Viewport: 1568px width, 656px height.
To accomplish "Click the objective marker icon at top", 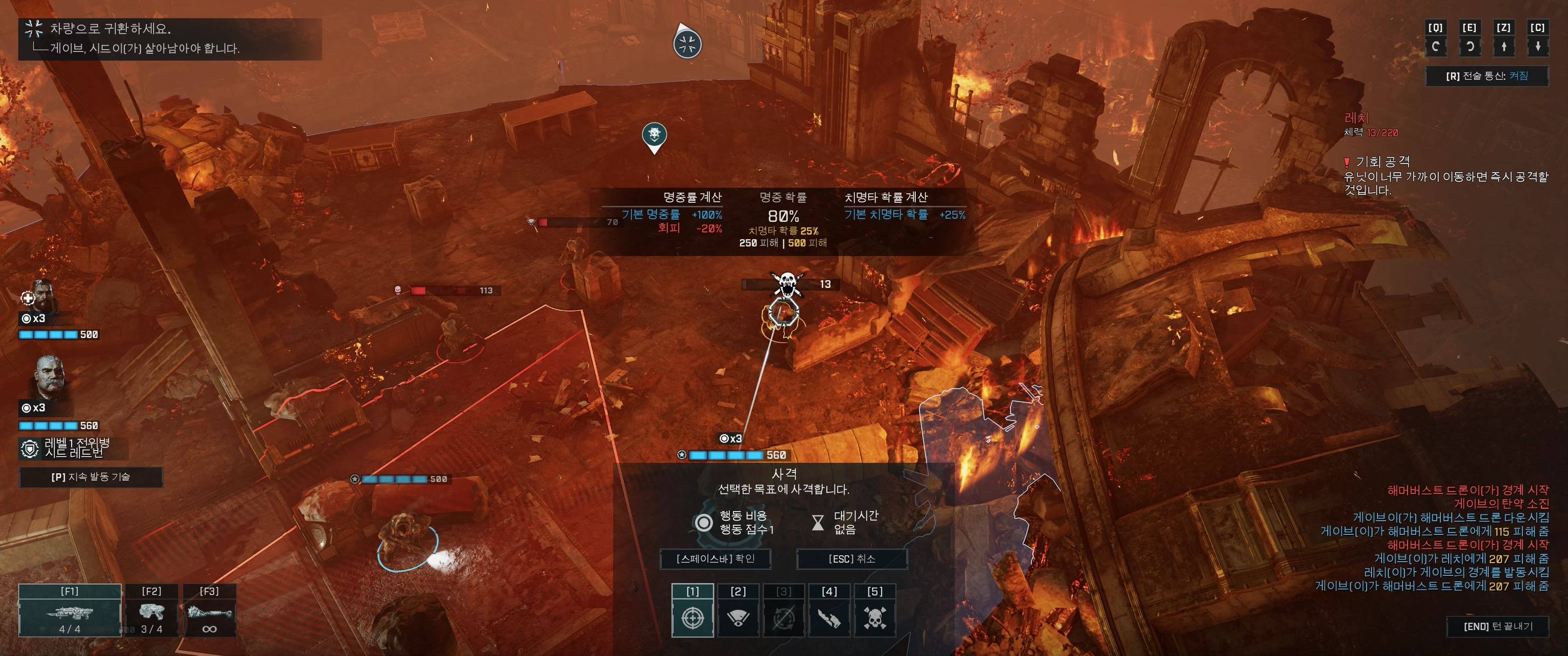I will pos(688,43).
